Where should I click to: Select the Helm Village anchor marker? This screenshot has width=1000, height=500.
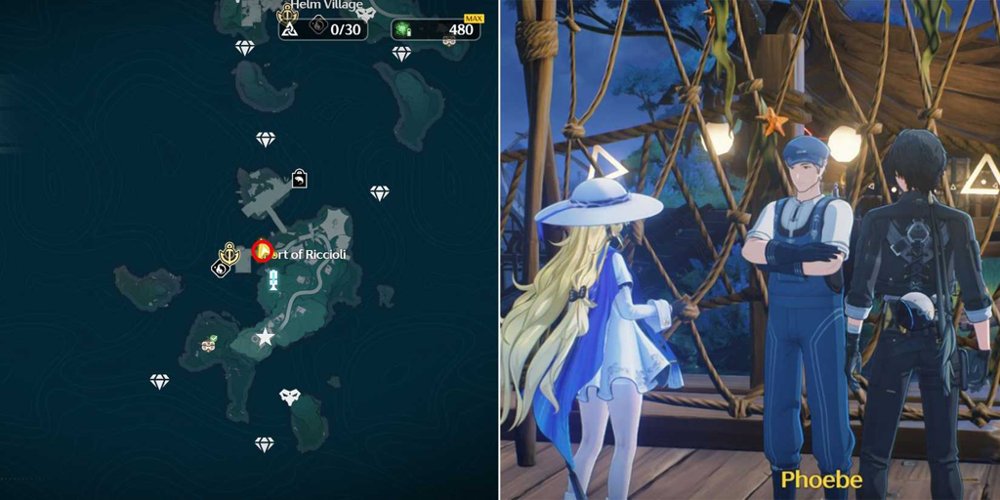[287, 12]
